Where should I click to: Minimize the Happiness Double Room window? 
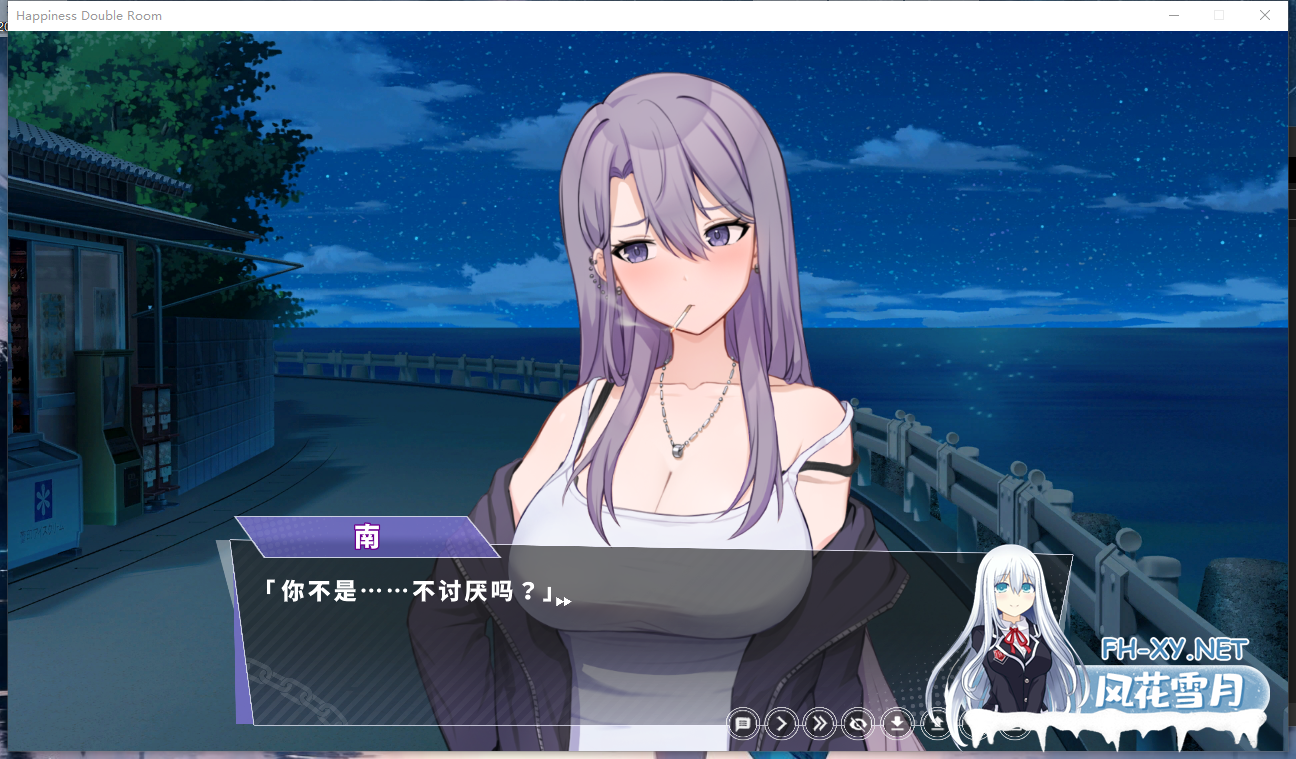pyautogui.click(x=1172, y=15)
